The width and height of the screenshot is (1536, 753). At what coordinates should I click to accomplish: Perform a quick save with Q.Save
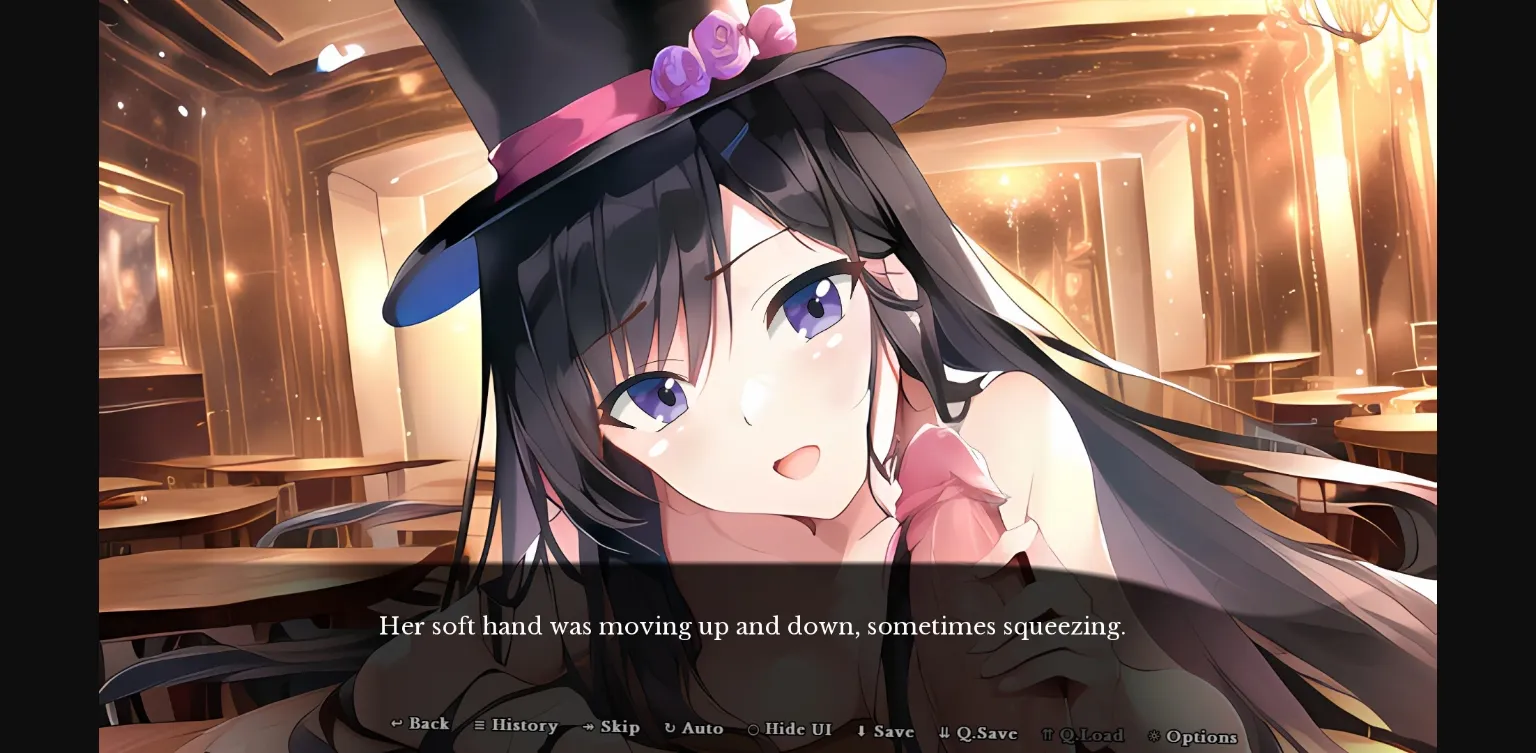click(x=978, y=731)
